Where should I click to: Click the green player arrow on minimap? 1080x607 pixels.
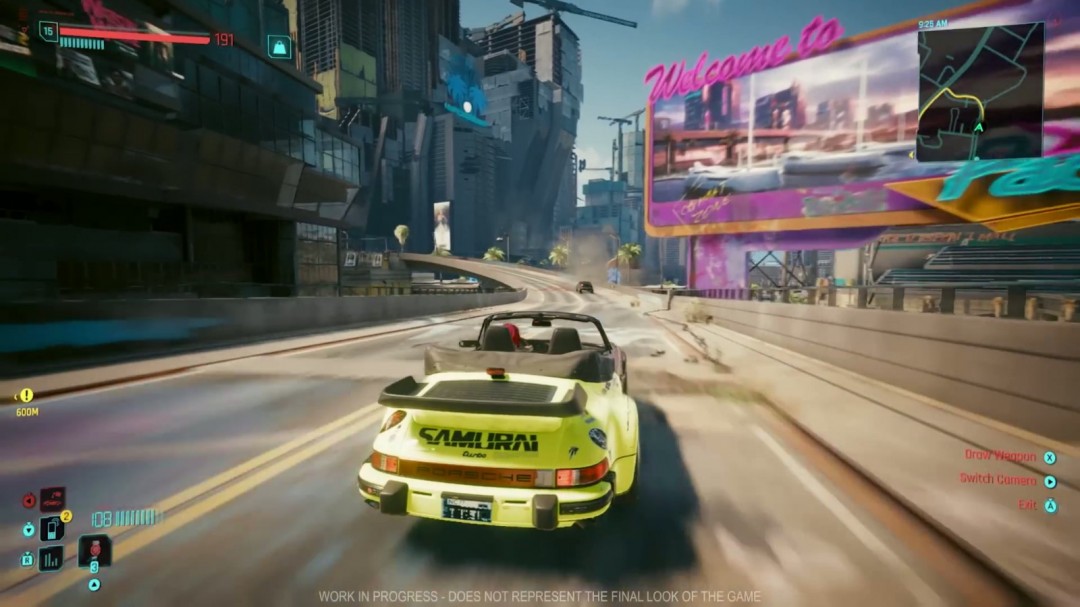pos(978,127)
